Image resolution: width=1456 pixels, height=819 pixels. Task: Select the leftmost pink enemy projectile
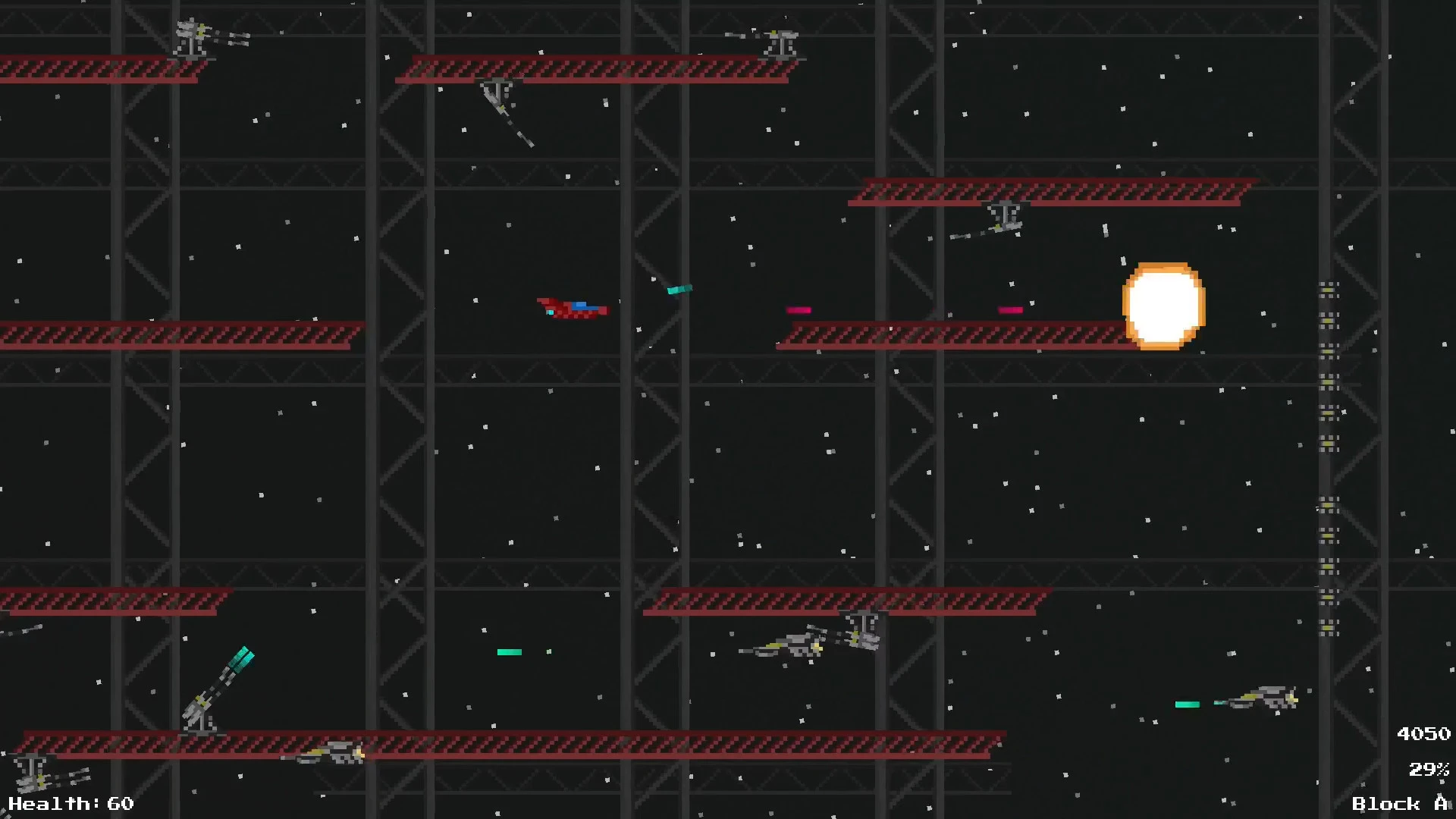pos(799,309)
